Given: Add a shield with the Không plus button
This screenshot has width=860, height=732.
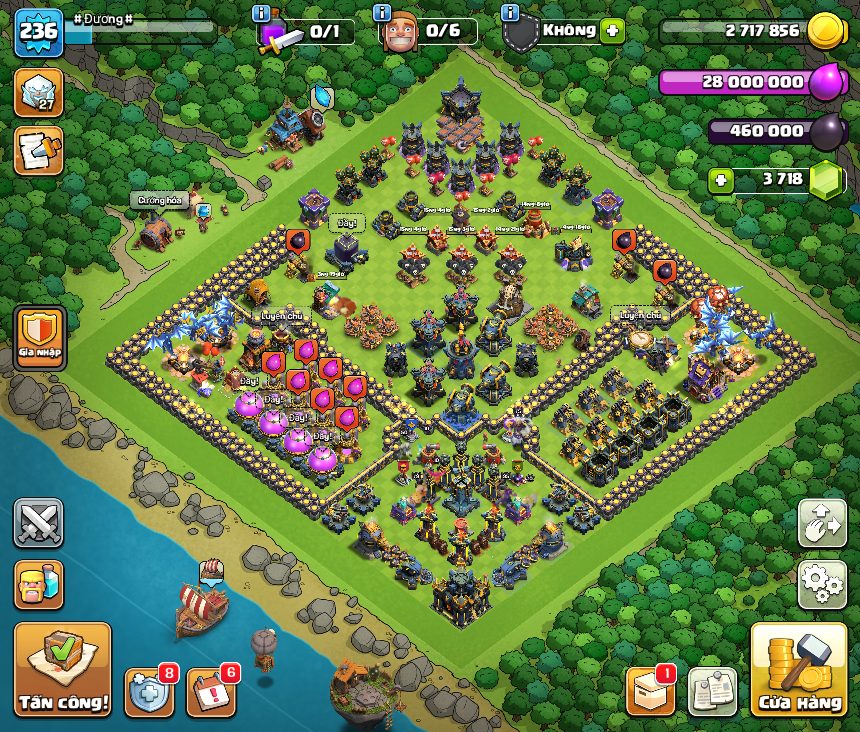Looking at the screenshot, I should click(612, 31).
